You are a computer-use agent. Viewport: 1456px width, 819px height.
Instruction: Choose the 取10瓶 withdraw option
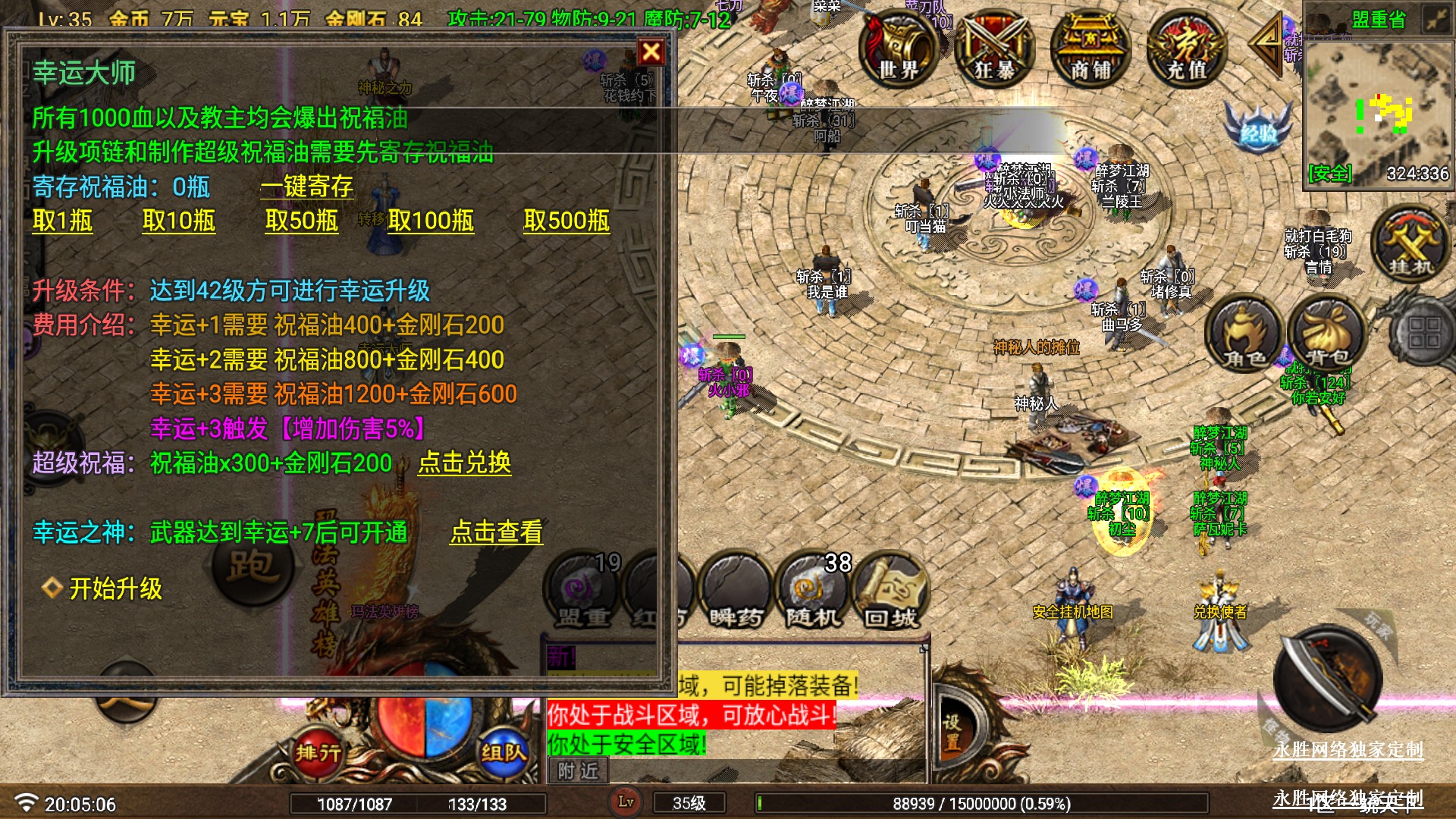[x=179, y=221]
